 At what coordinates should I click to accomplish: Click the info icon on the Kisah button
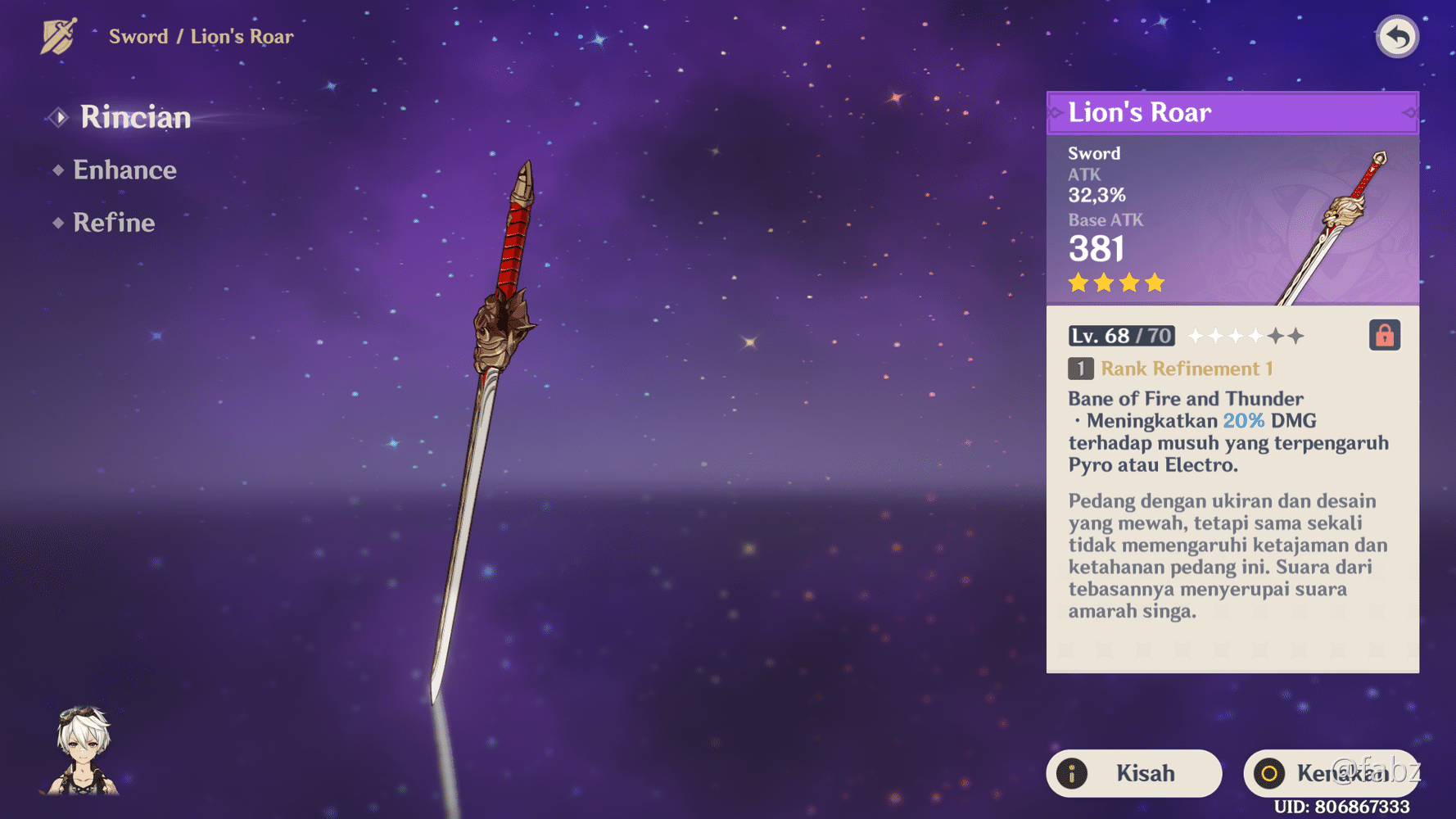(x=1074, y=772)
